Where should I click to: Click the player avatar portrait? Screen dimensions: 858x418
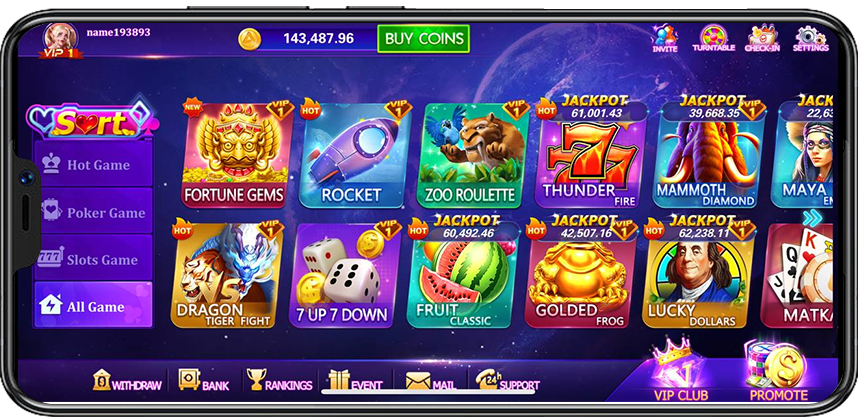click(60, 37)
